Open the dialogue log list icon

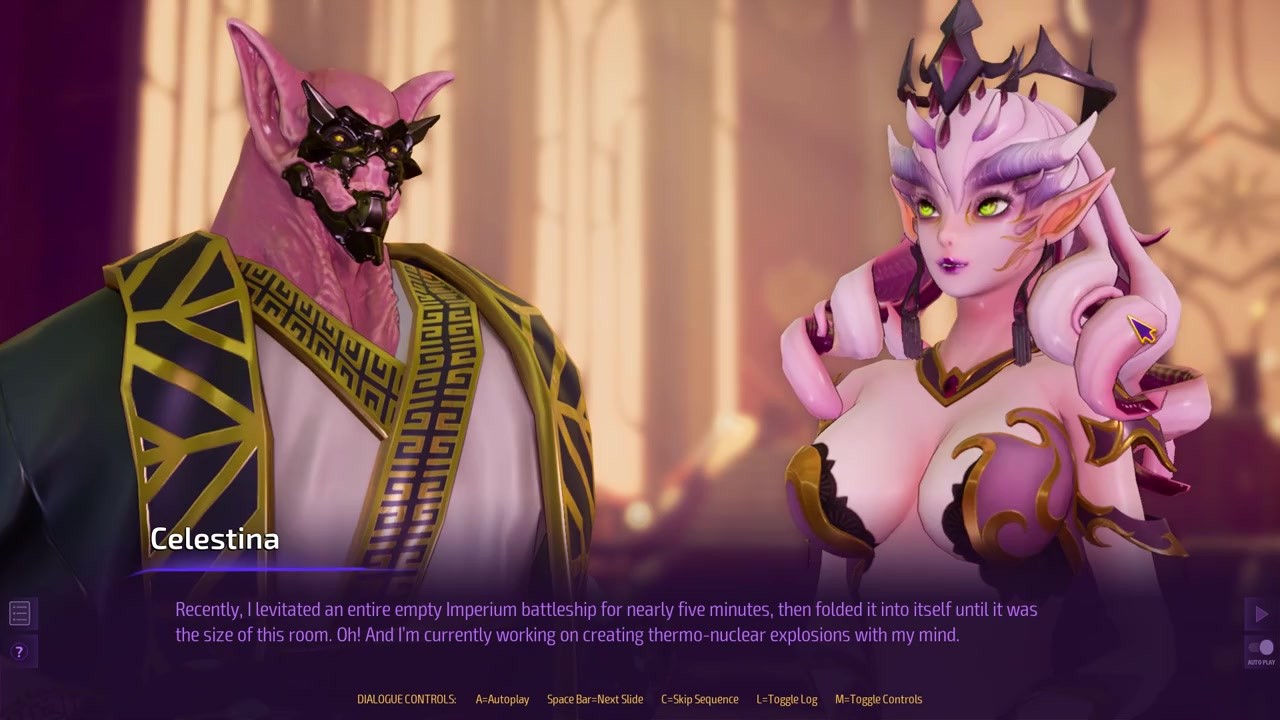coord(19,613)
